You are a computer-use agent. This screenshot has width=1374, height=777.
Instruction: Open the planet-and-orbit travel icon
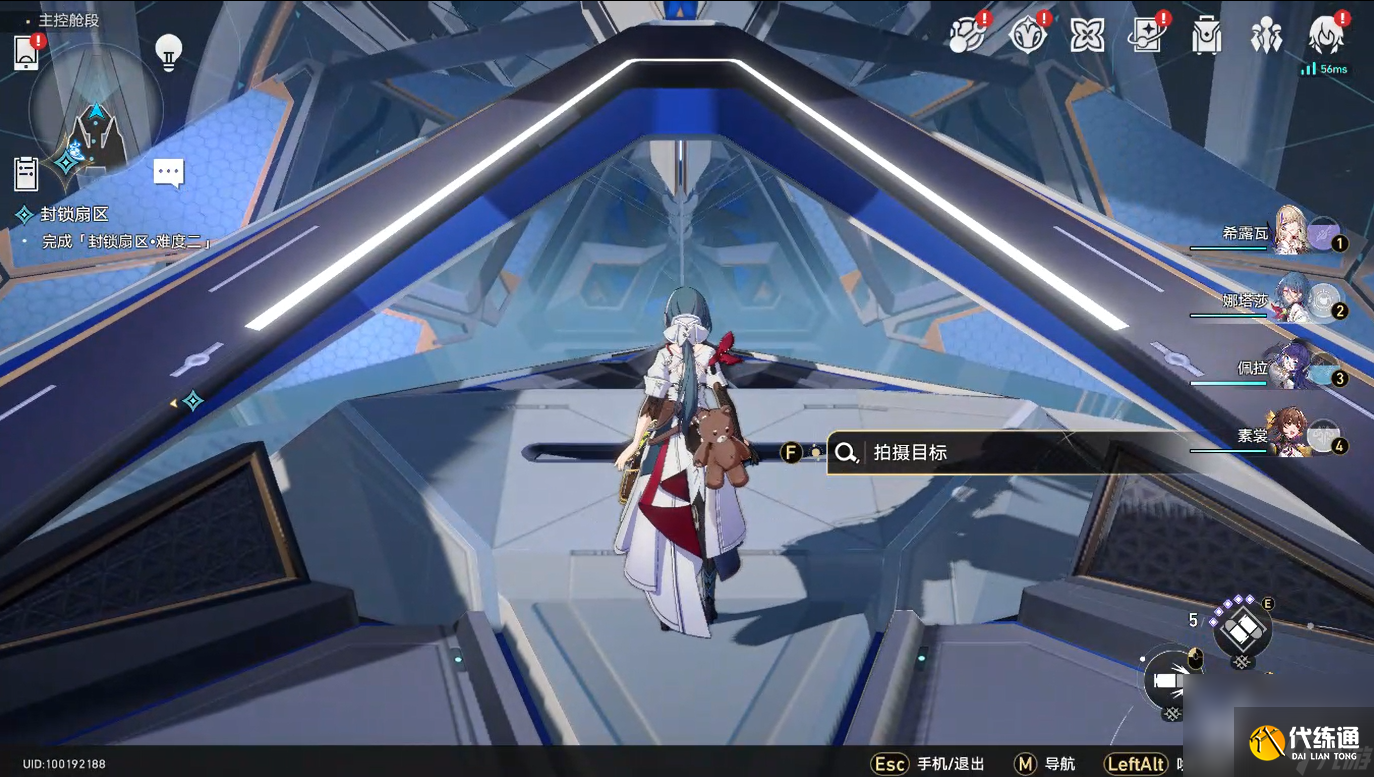click(x=966, y=37)
